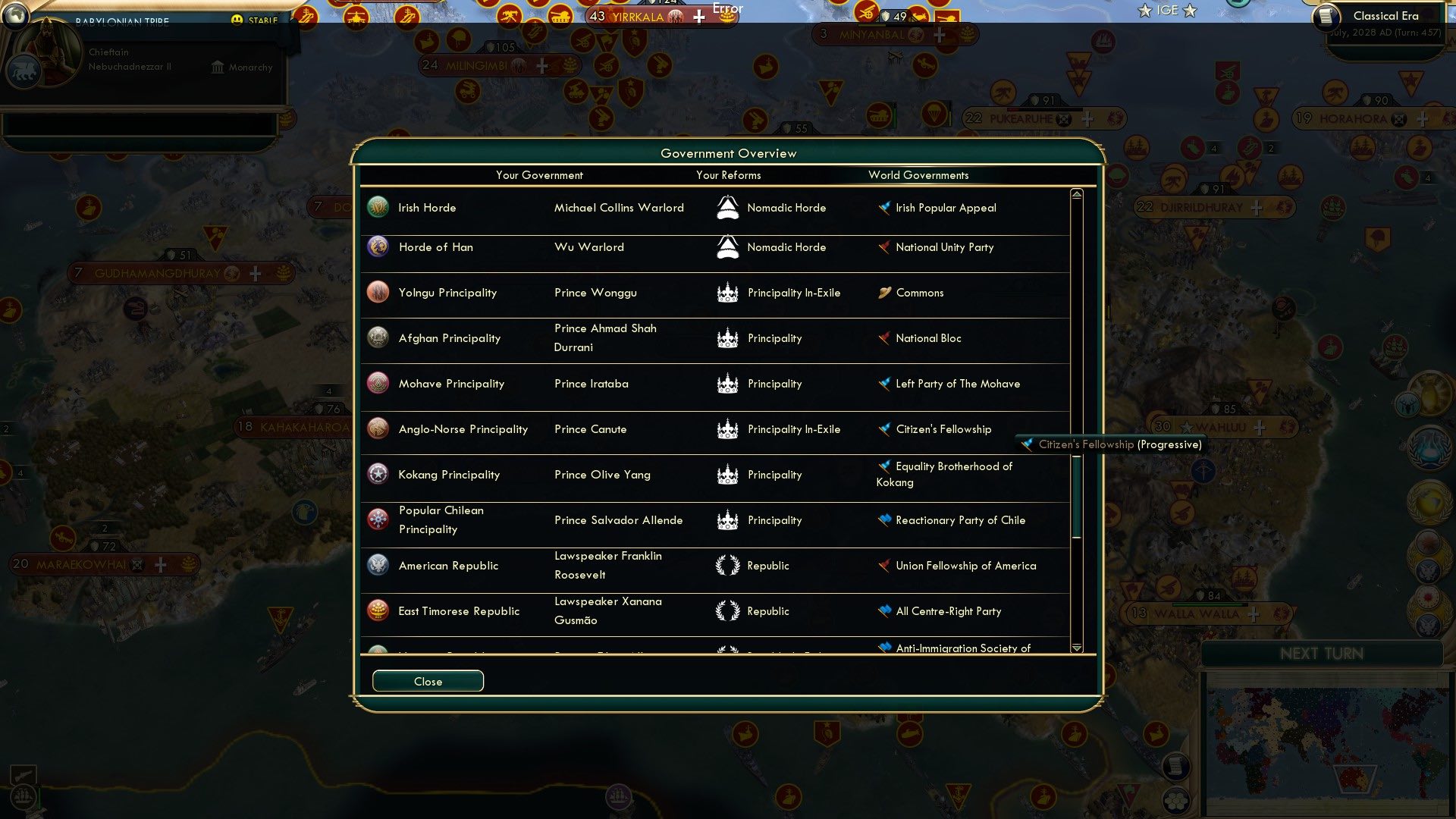Screen dimensions: 1456x819
Task: Select the Principality crown icon beside Prince Iretaba
Action: point(728,383)
